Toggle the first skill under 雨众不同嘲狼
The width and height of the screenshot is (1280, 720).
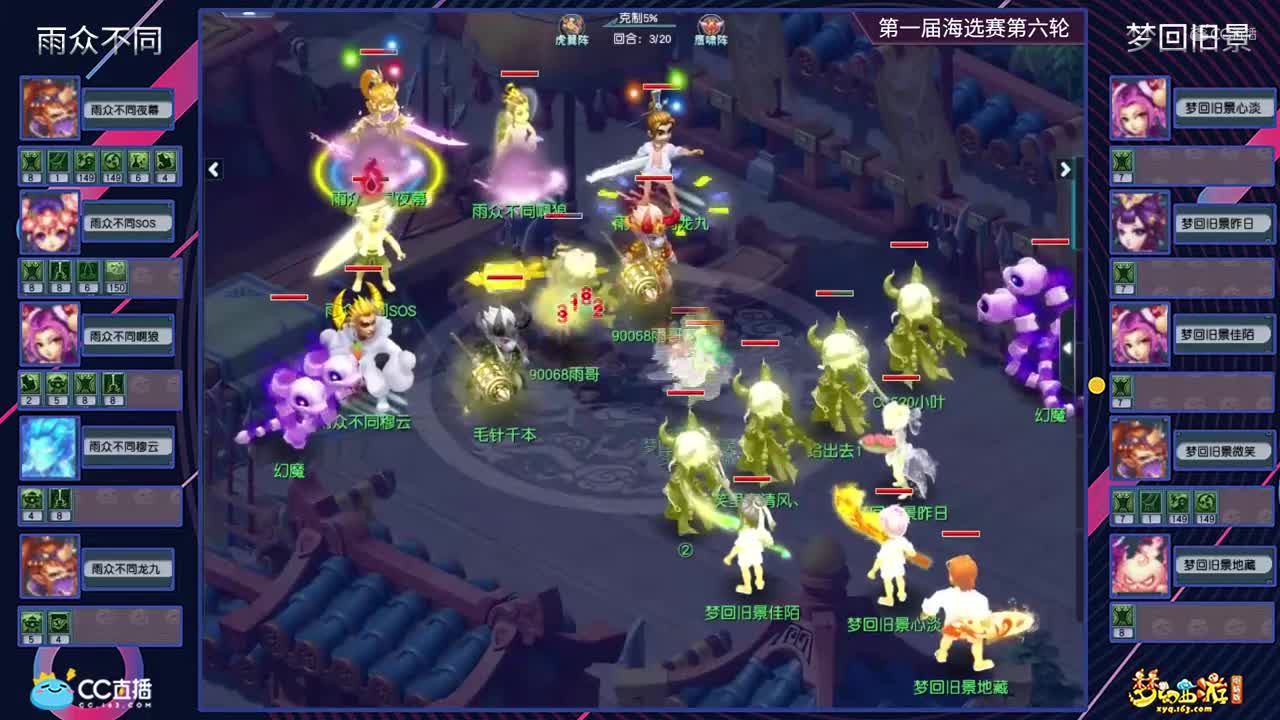pyautogui.click(x=29, y=382)
